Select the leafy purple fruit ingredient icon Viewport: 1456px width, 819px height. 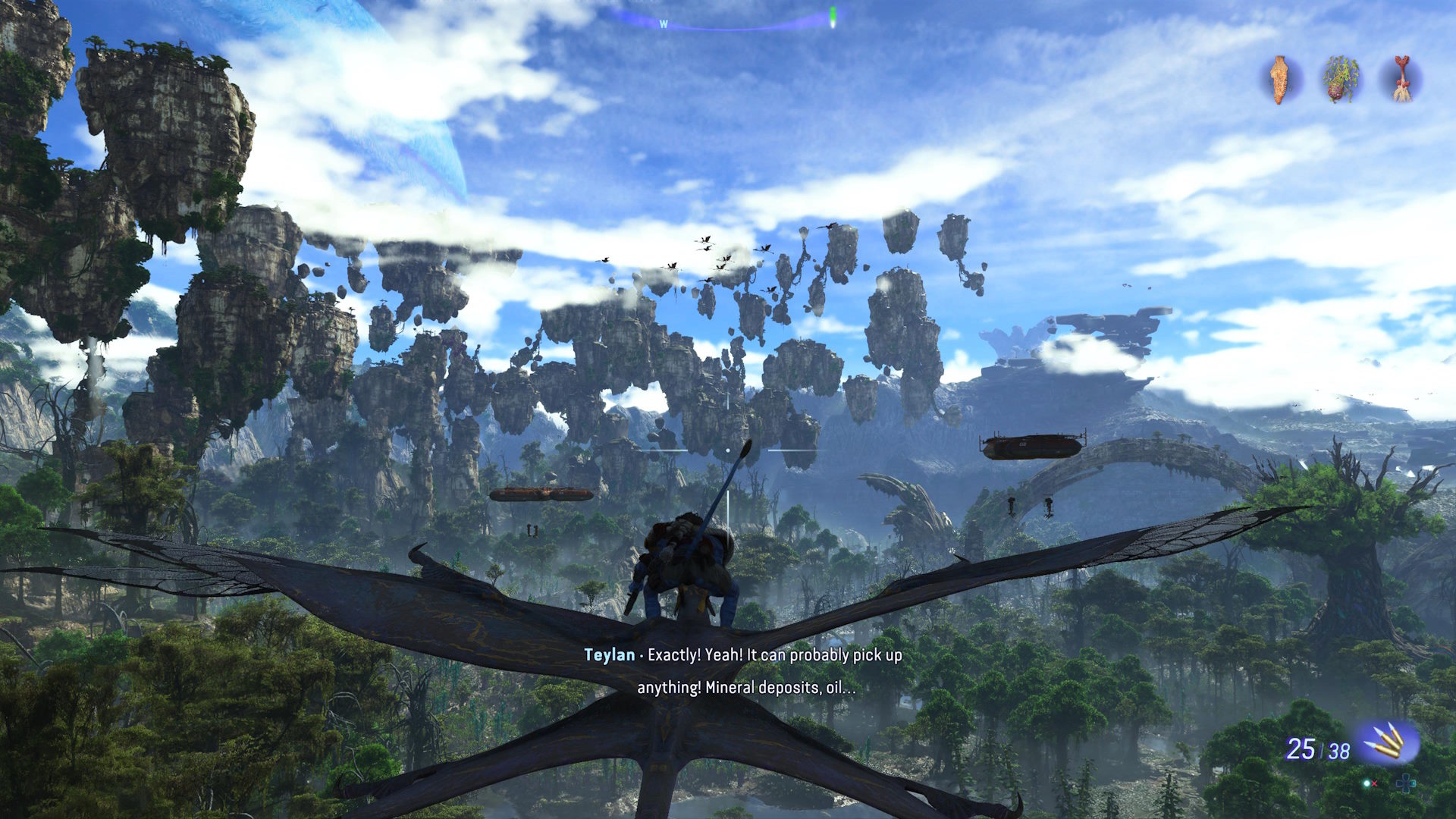1341,79
